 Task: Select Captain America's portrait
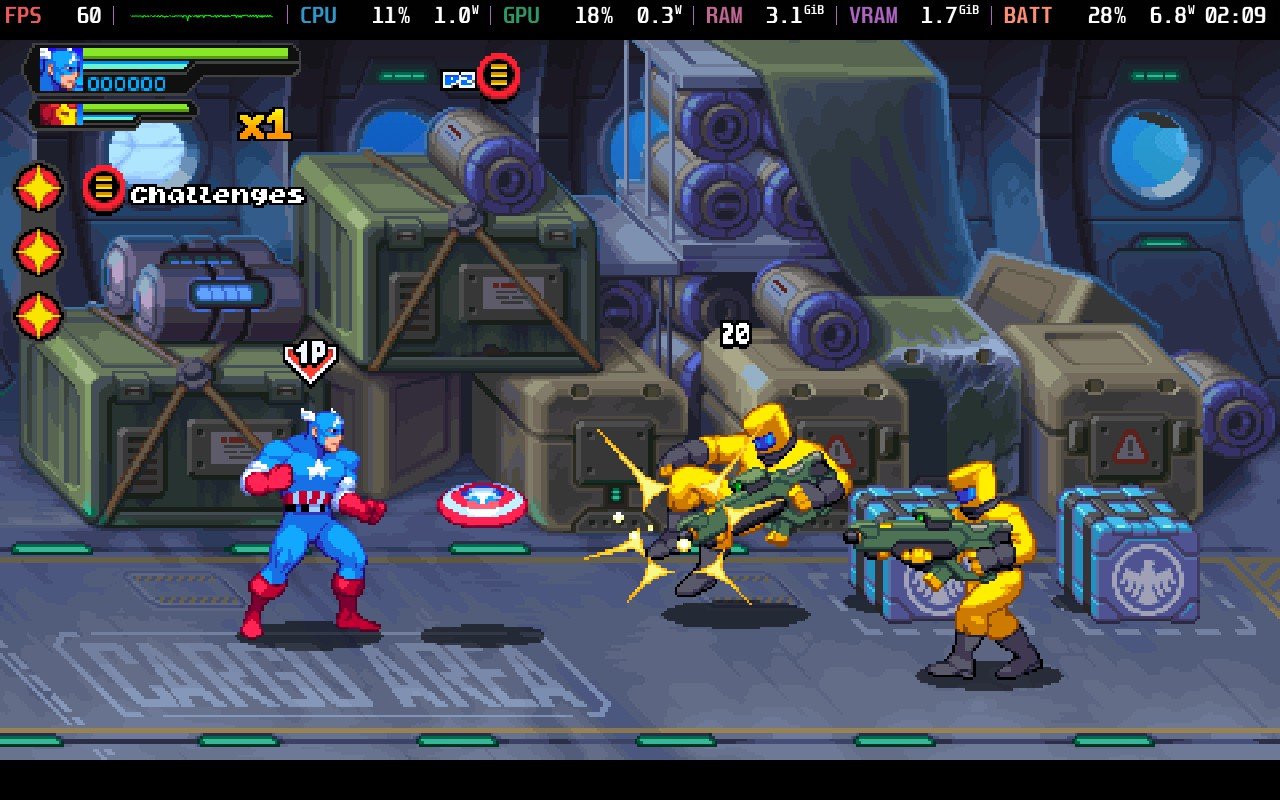pyautogui.click(x=60, y=70)
